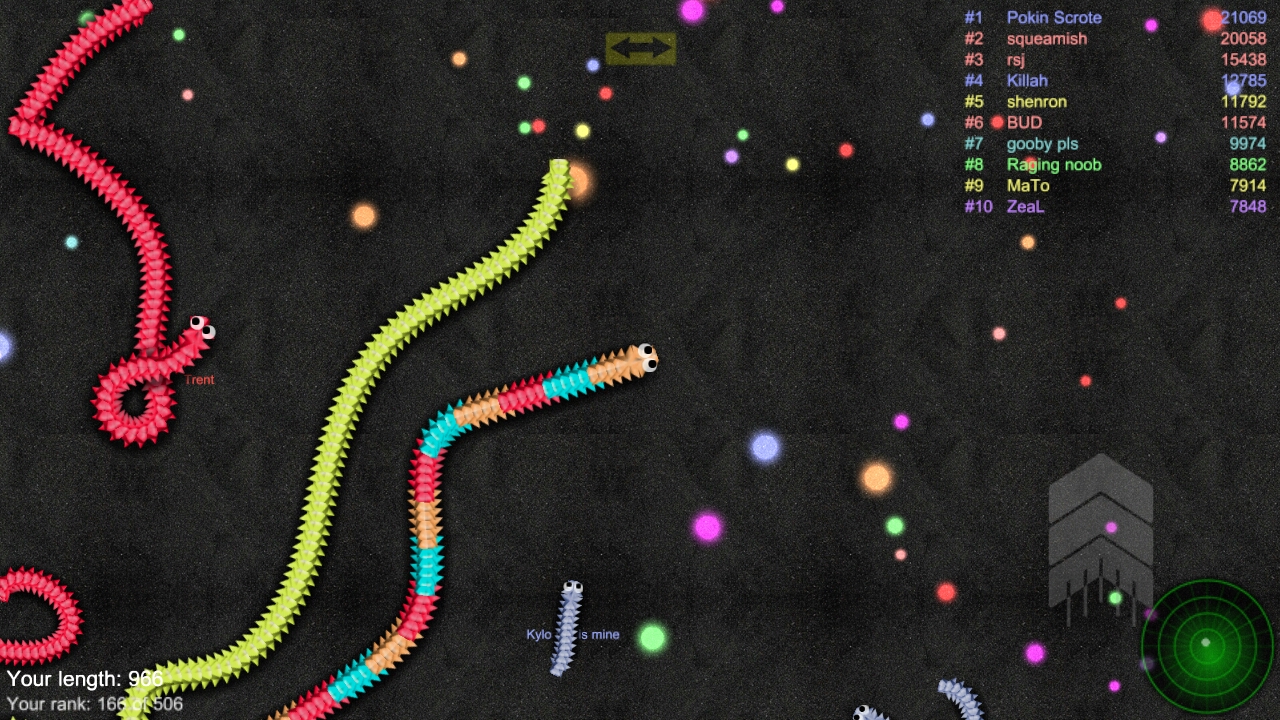Click the Trent name label

(199, 380)
